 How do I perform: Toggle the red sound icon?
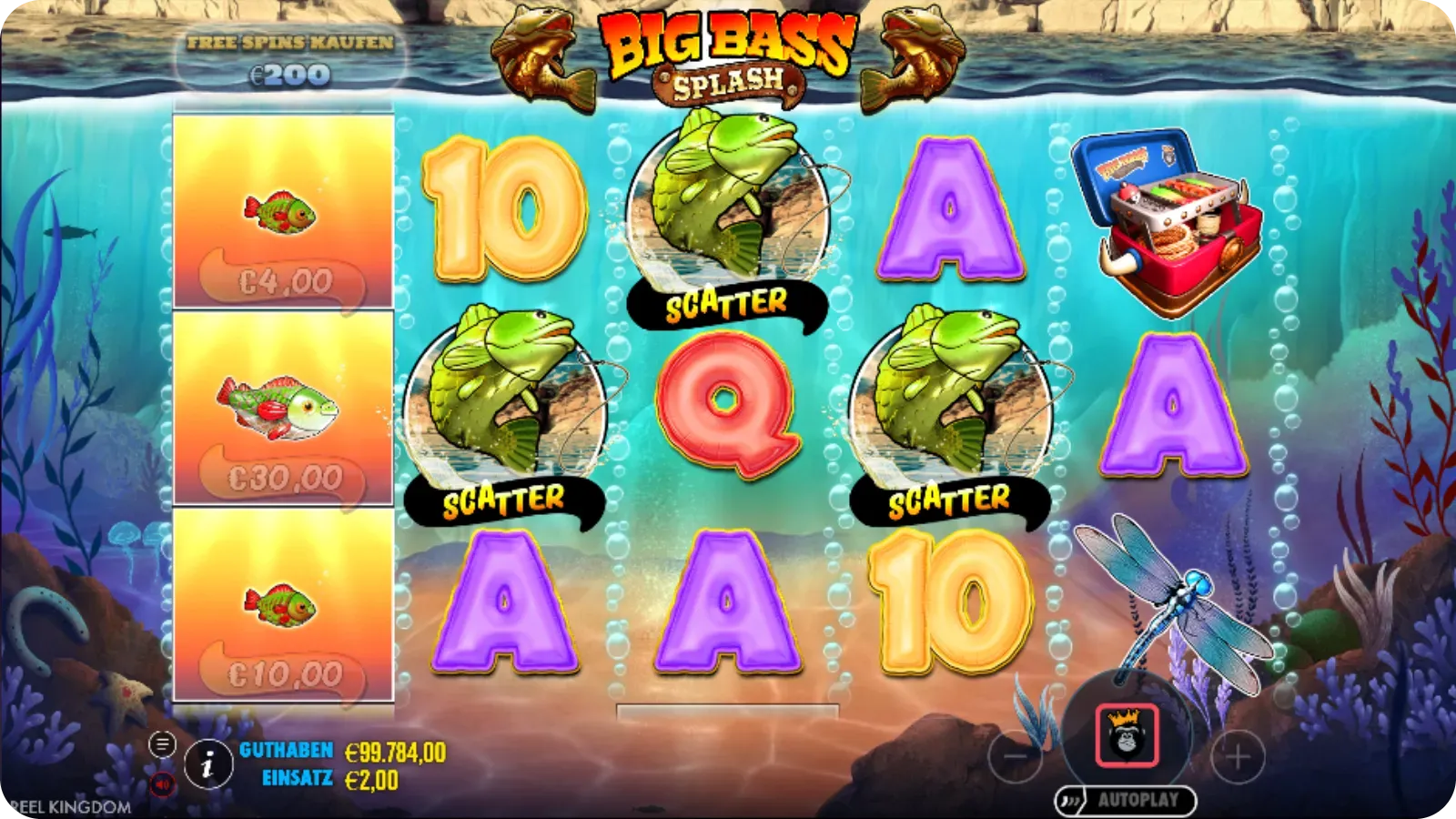pos(162,784)
